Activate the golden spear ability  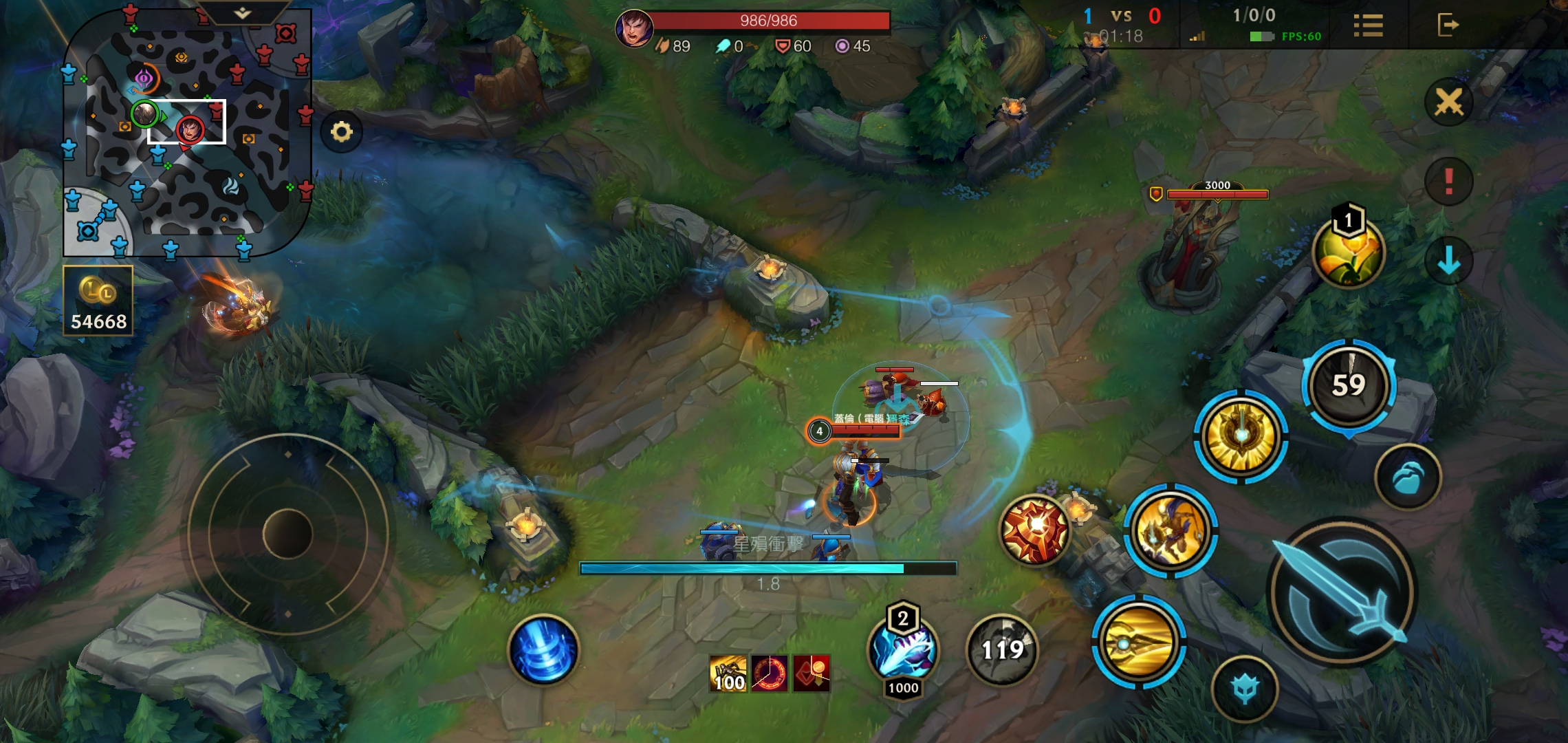click(x=1139, y=642)
